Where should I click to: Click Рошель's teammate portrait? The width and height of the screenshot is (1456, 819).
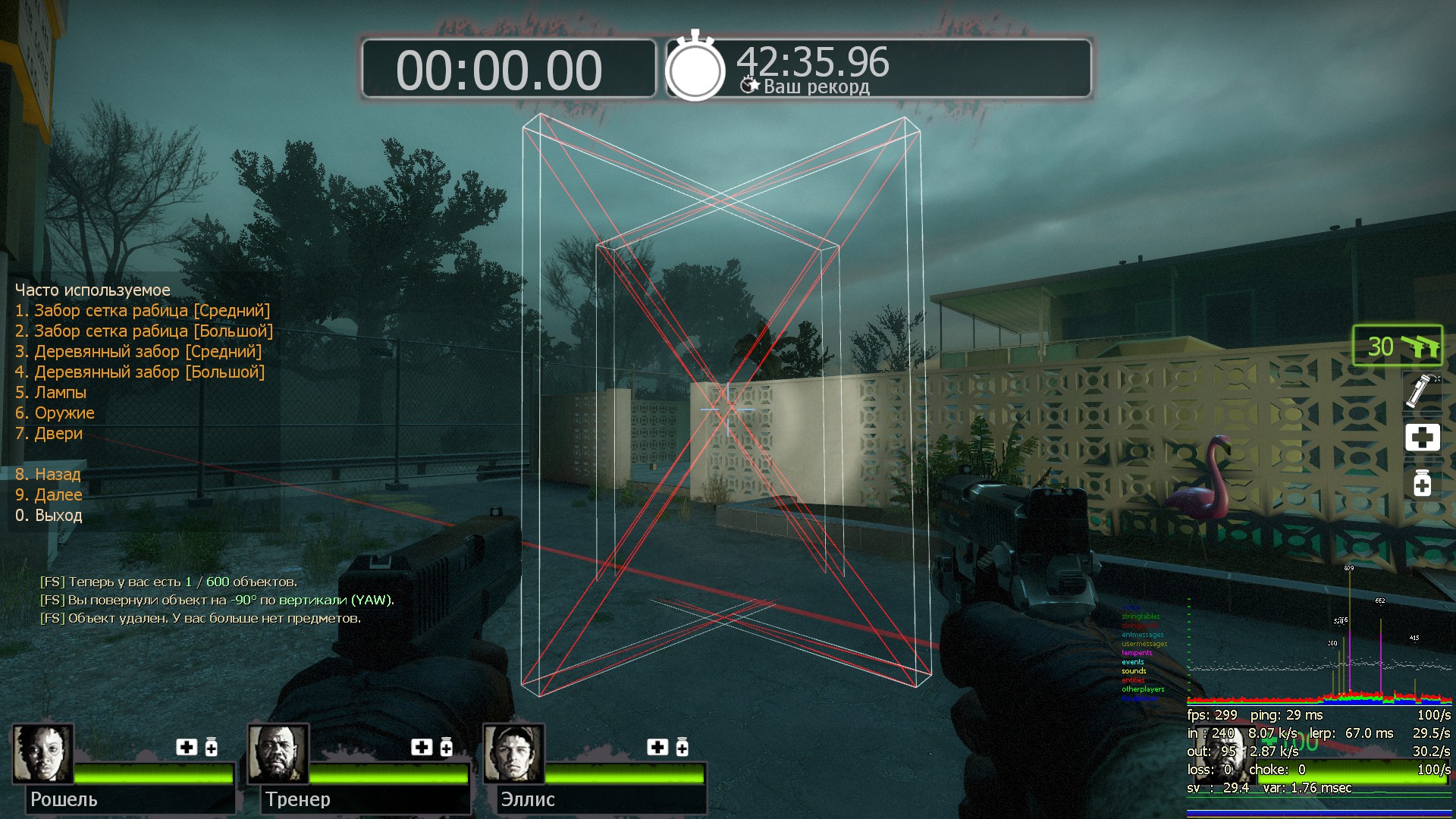(x=43, y=754)
